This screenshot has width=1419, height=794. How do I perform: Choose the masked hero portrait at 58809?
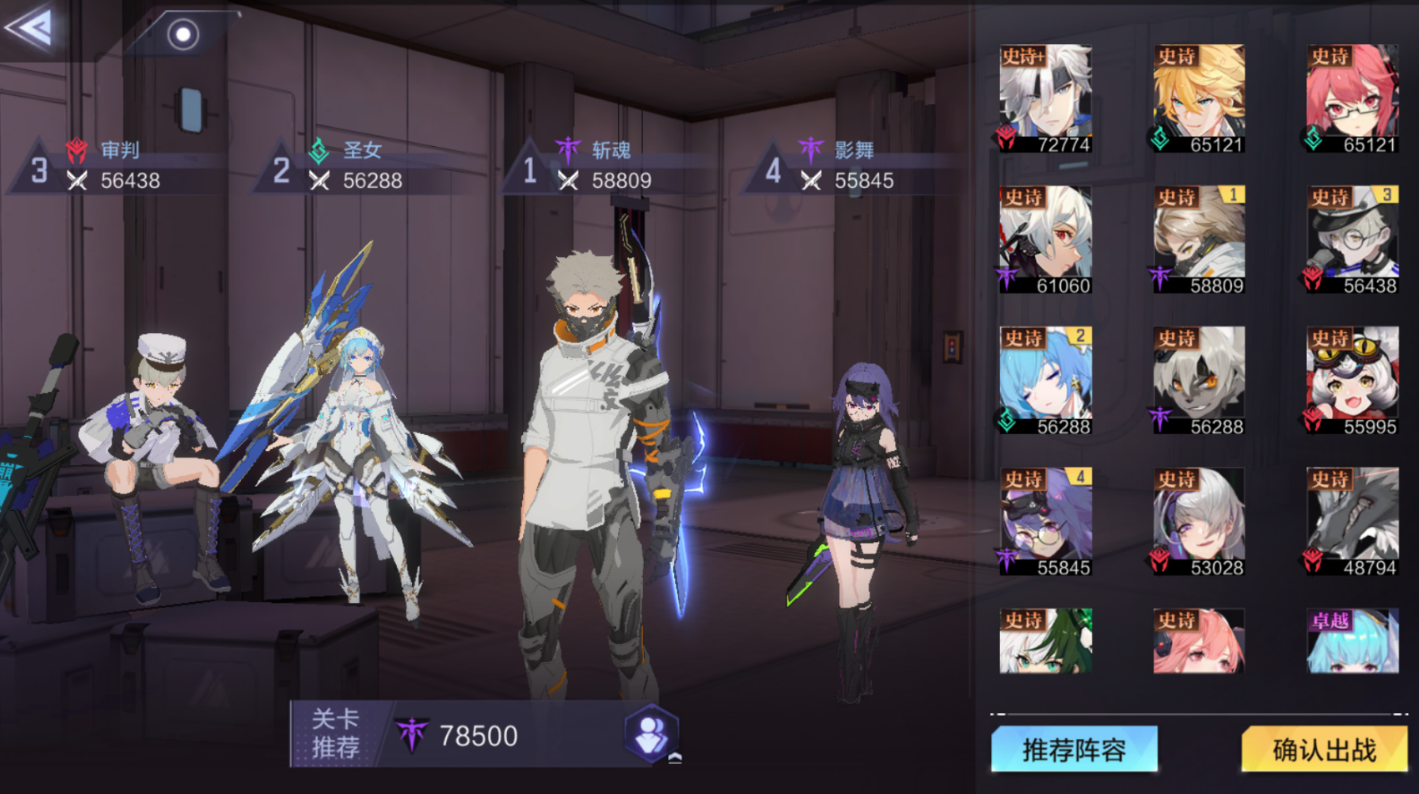pos(1198,239)
